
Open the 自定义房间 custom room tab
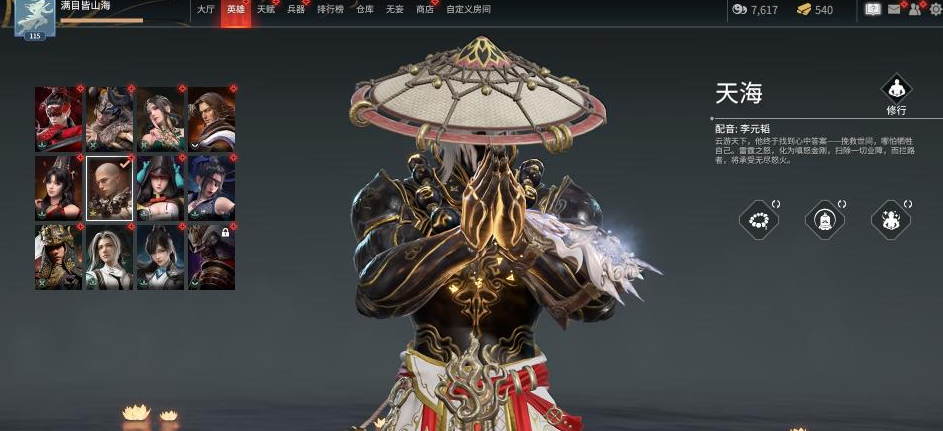(468, 9)
